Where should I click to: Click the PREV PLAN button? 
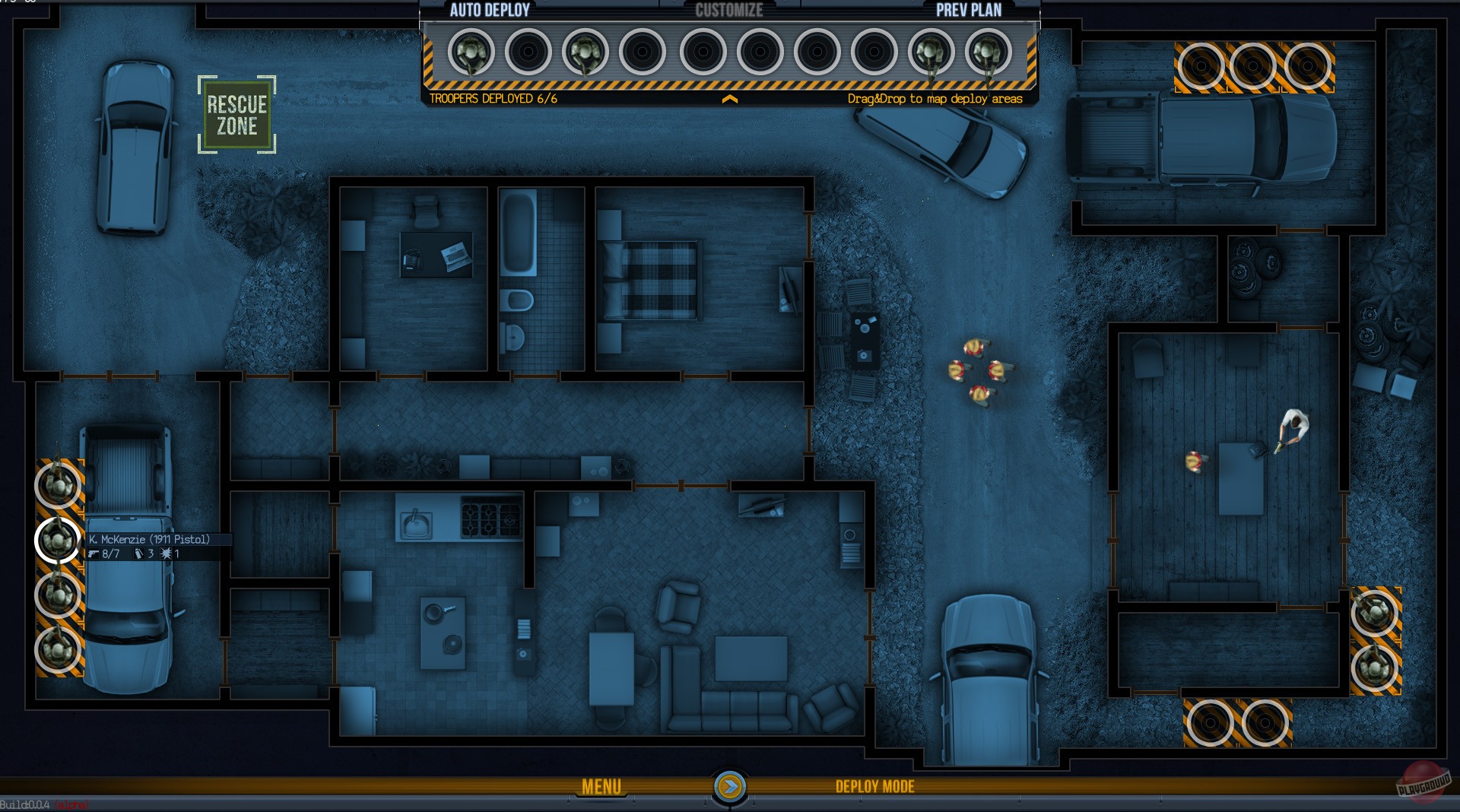(968, 11)
